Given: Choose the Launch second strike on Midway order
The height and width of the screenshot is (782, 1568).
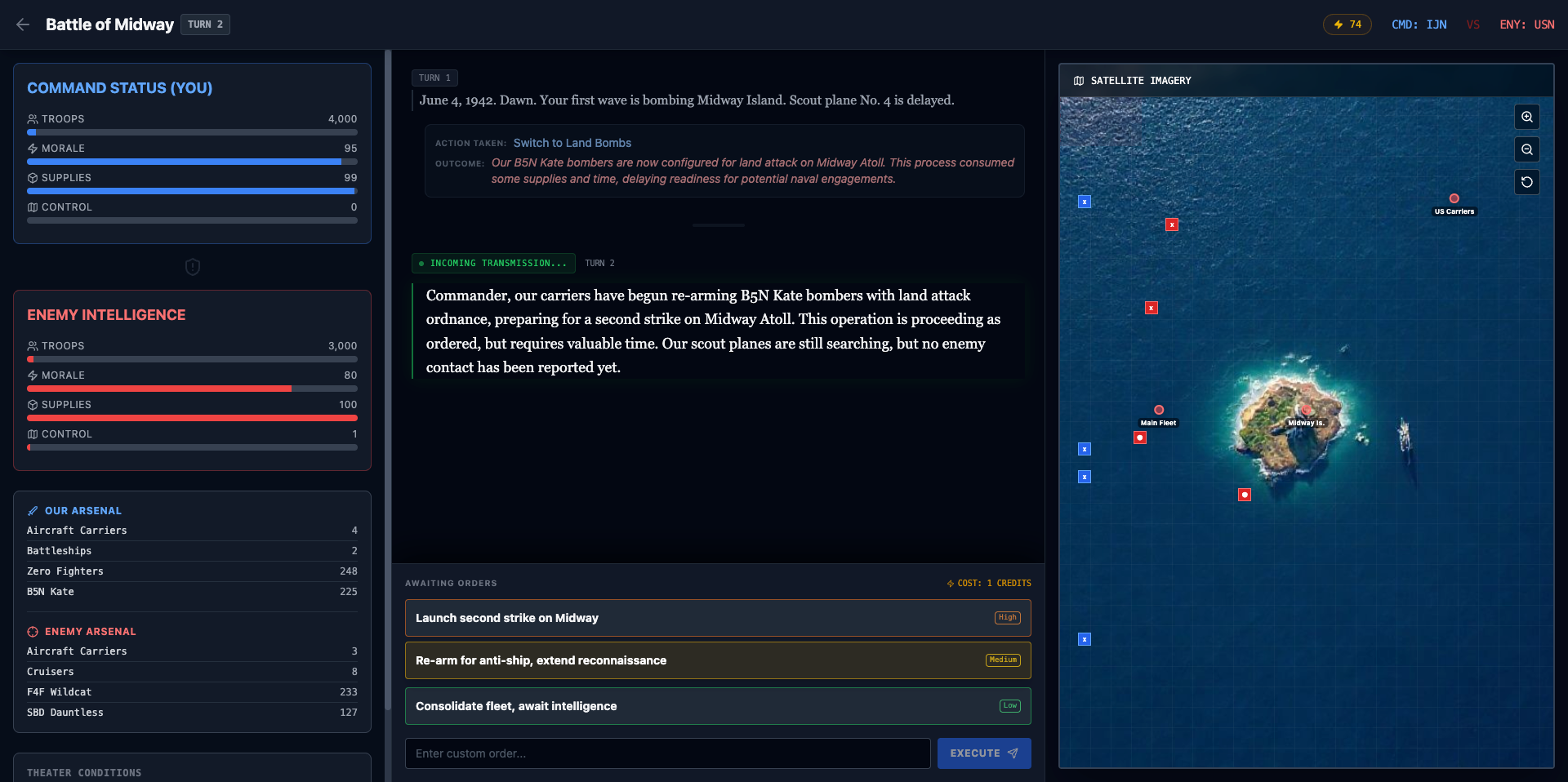Looking at the screenshot, I should [x=717, y=618].
